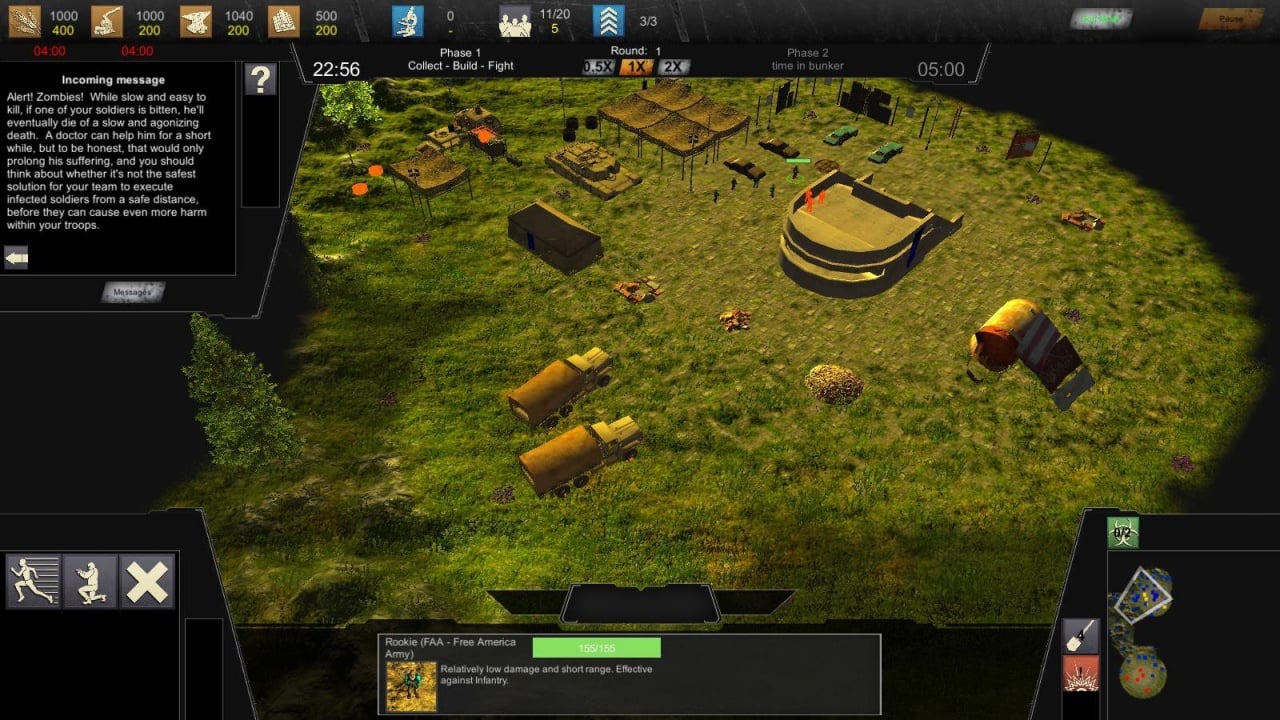
Task: Go back using the message arrow button
Action: coord(16,258)
